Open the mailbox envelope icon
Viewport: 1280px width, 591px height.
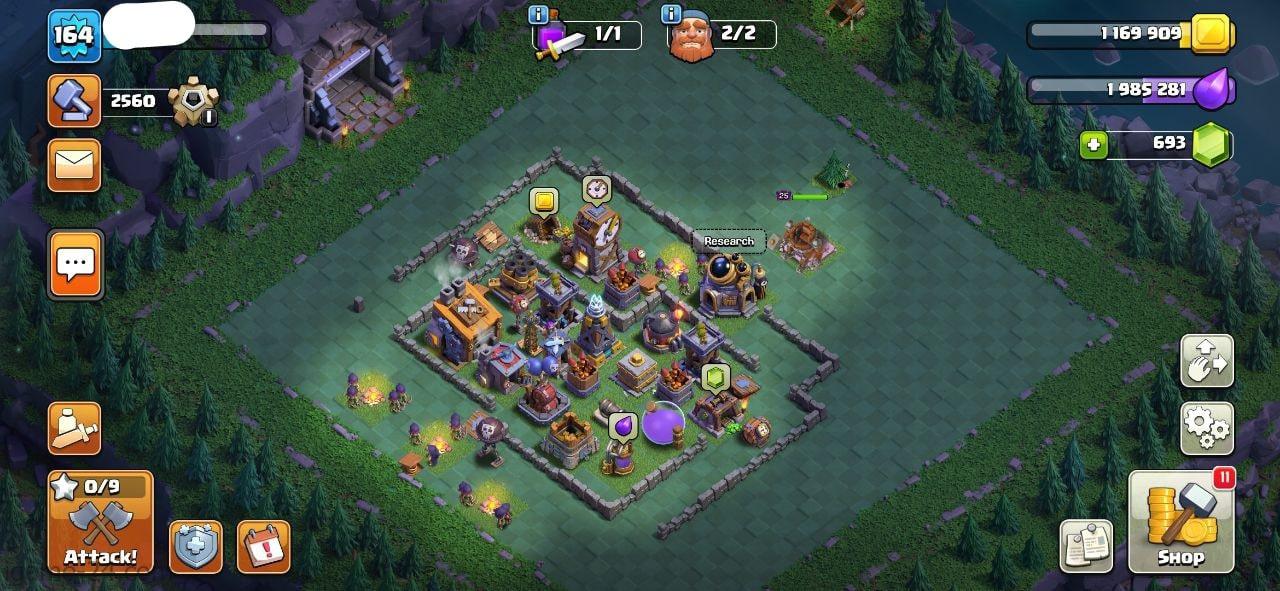(x=74, y=165)
